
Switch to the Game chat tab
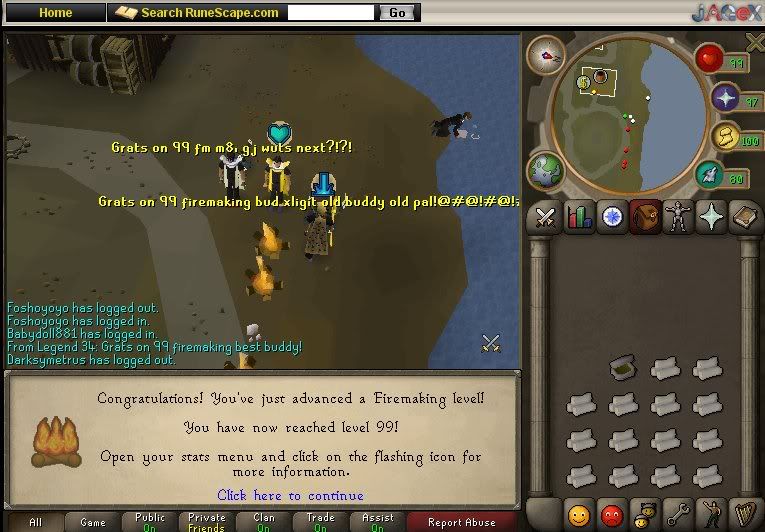(93, 522)
